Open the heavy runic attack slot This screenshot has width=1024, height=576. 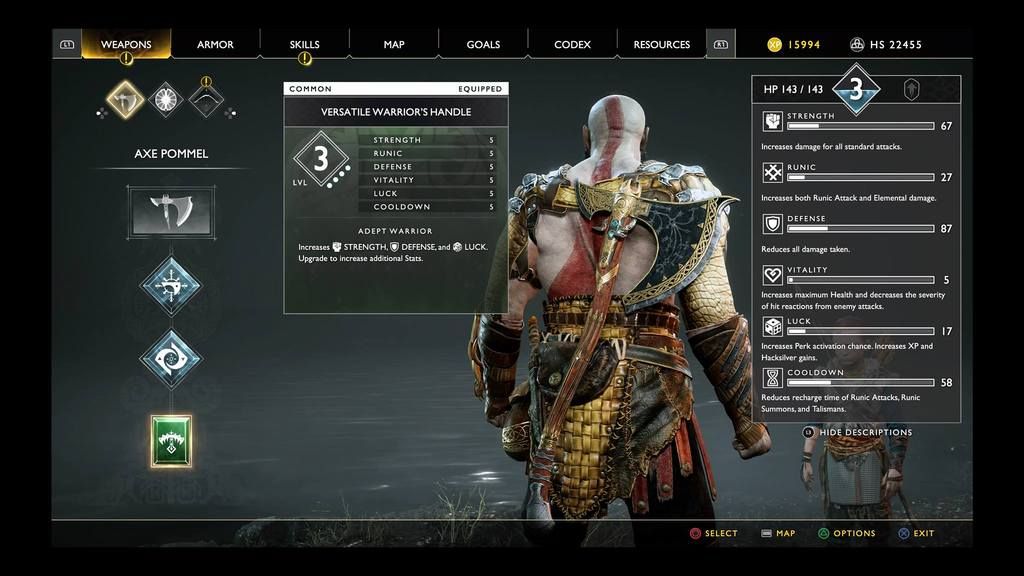(x=170, y=359)
